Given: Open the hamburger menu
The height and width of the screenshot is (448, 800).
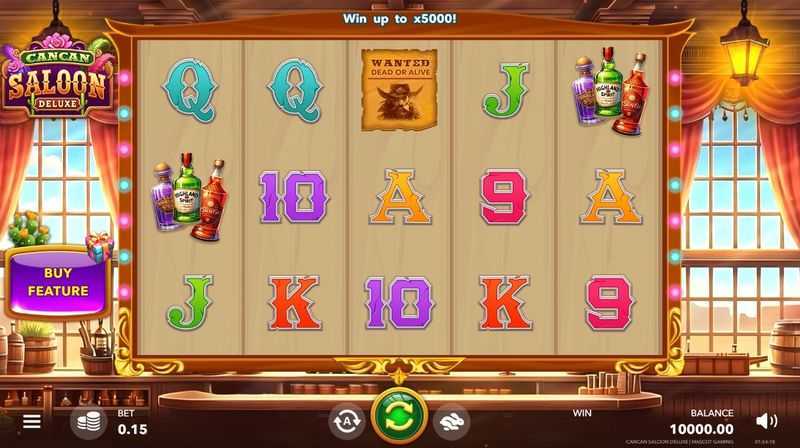Looking at the screenshot, I should coord(33,422).
